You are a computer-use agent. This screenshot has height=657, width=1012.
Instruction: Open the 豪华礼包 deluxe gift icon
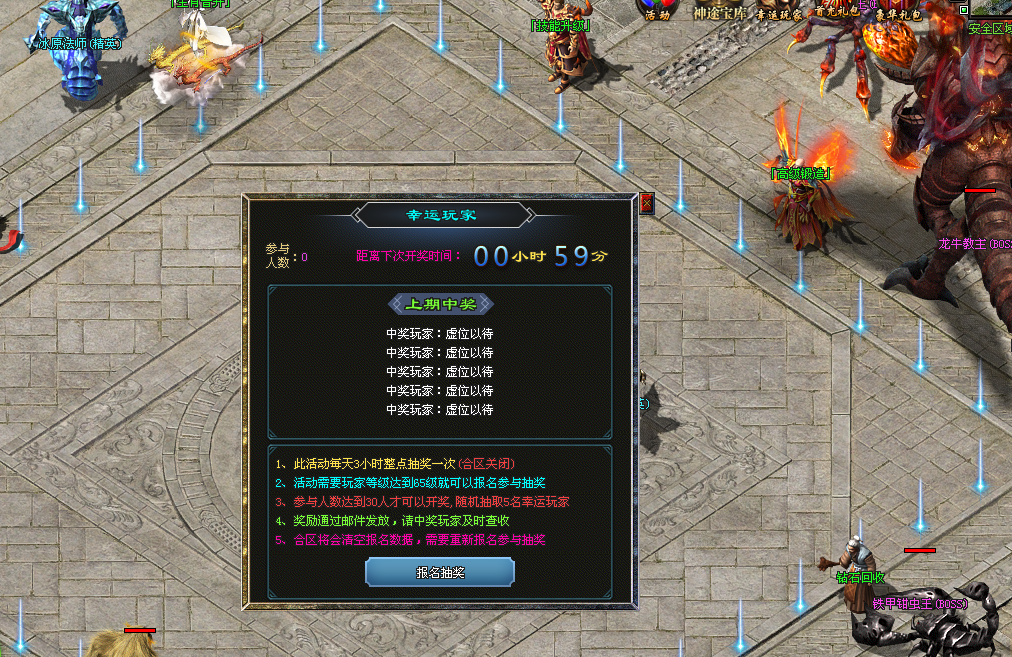click(898, 10)
